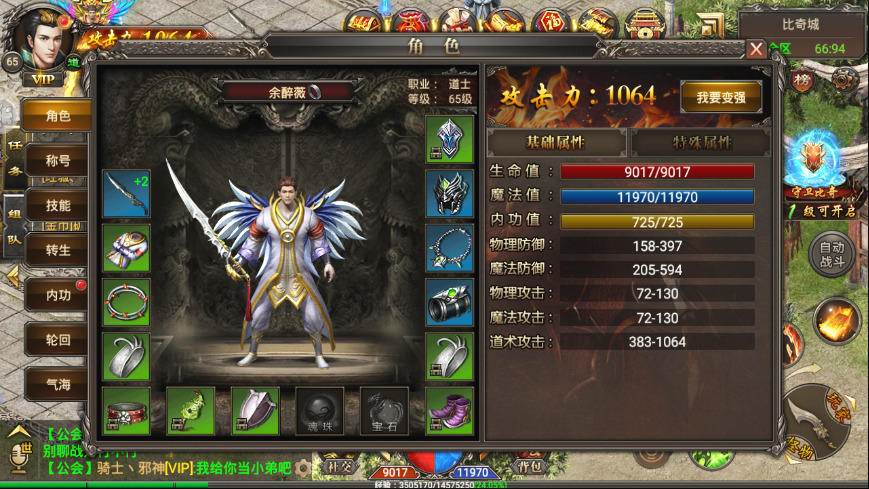Toggle the 自动战斗 auto battle button
Image resolution: width=869 pixels, height=489 pixels.
tap(832, 256)
